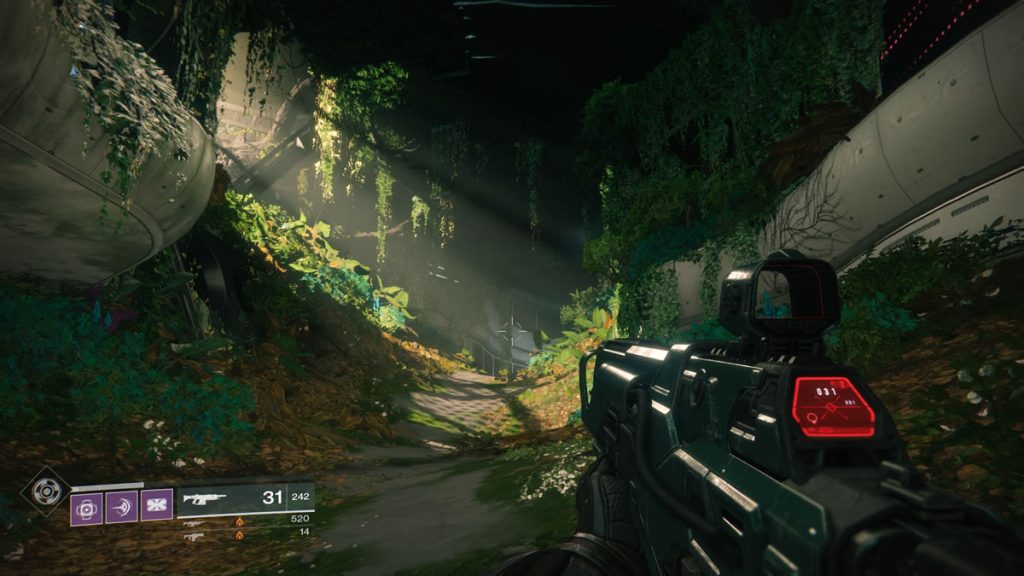Image resolution: width=1024 pixels, height=576 pixels.
Task: Activate the super ability diamond icon
Action: point(44,491)
